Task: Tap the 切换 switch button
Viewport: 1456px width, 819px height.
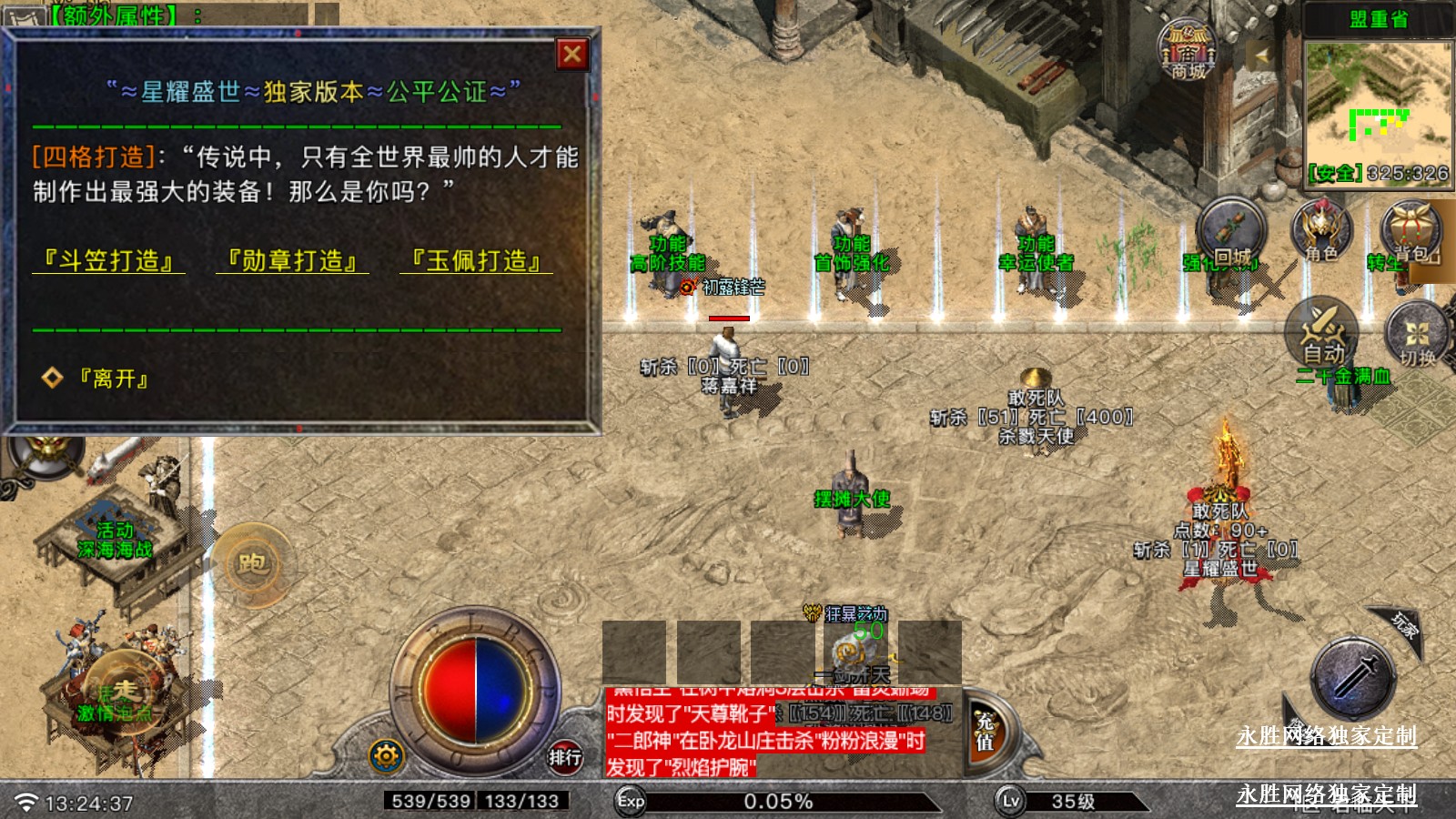Action: 1417,337
